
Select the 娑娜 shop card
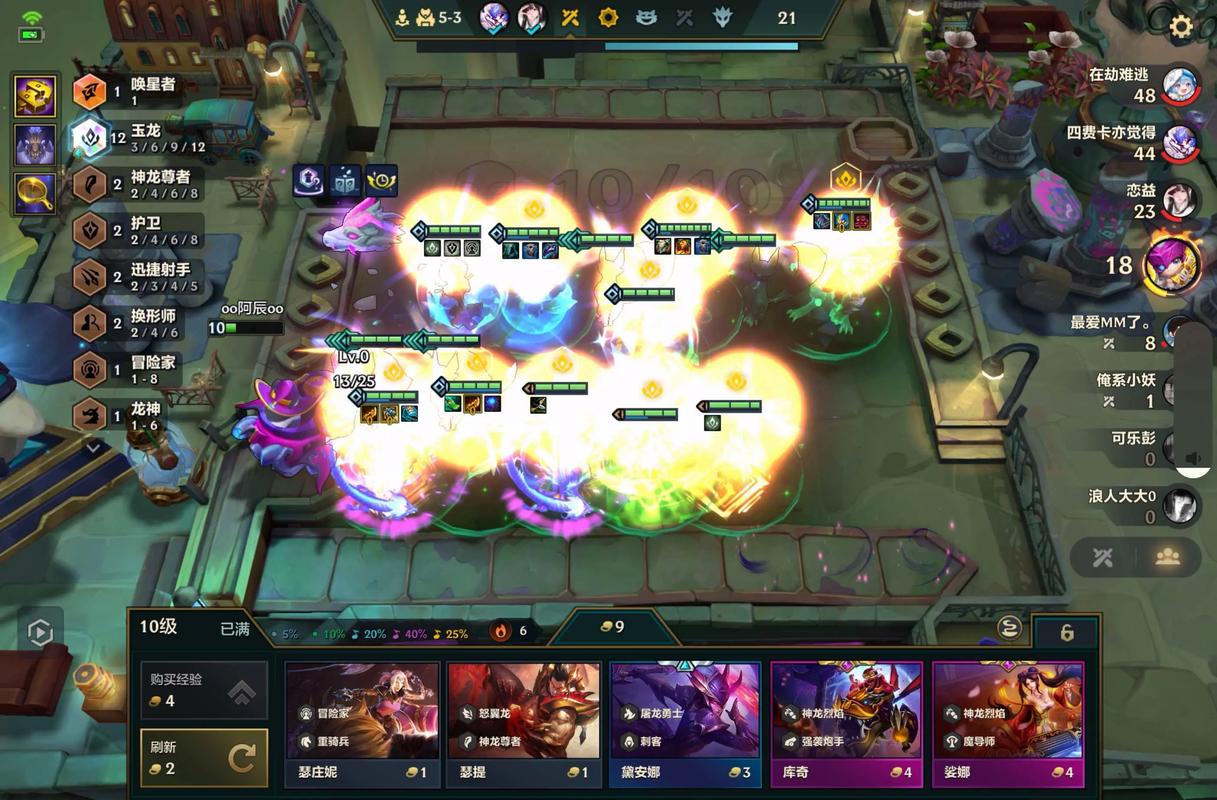coord(1008,722)
